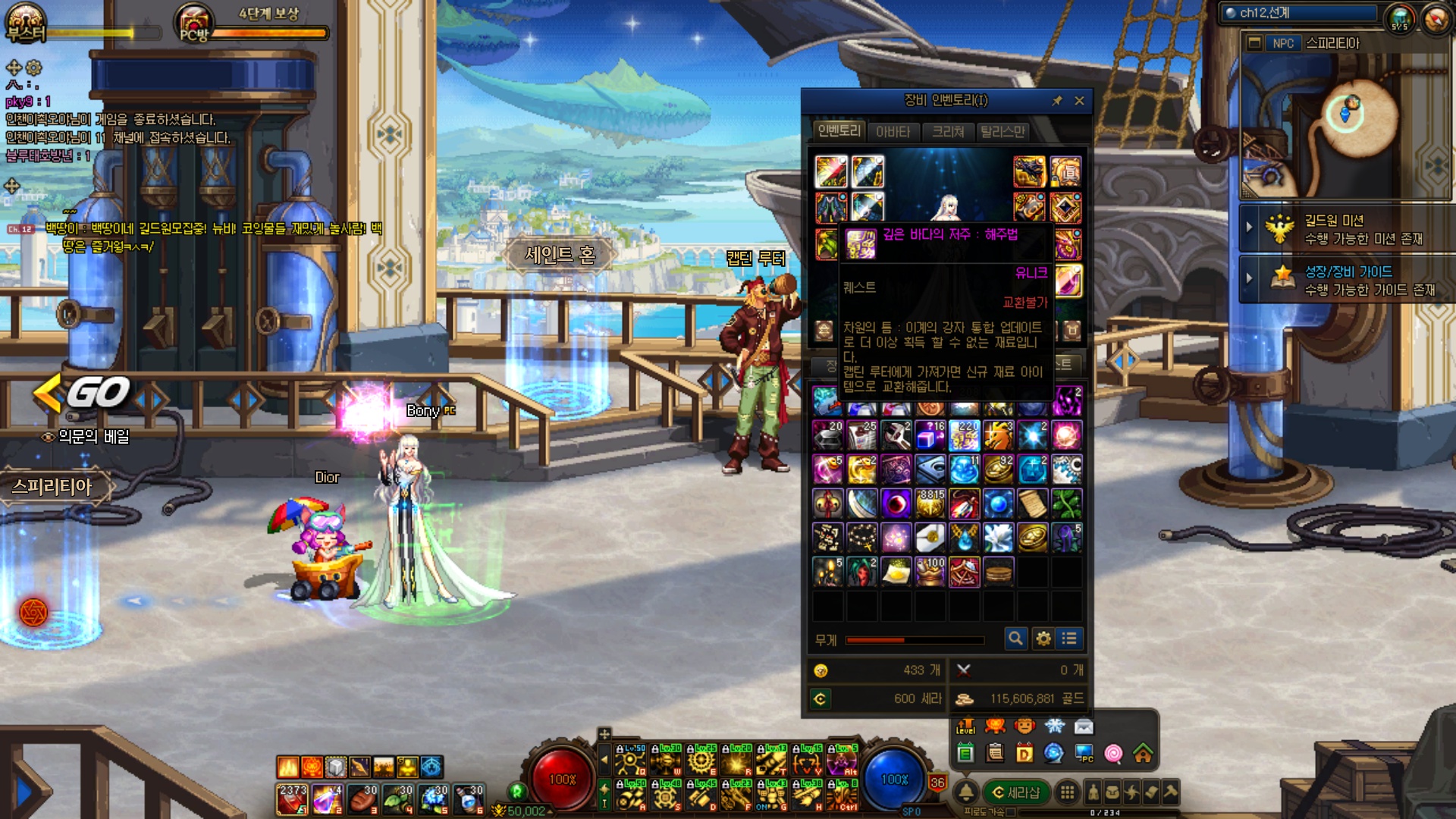Open the grid menu button

click(1067, 792)
